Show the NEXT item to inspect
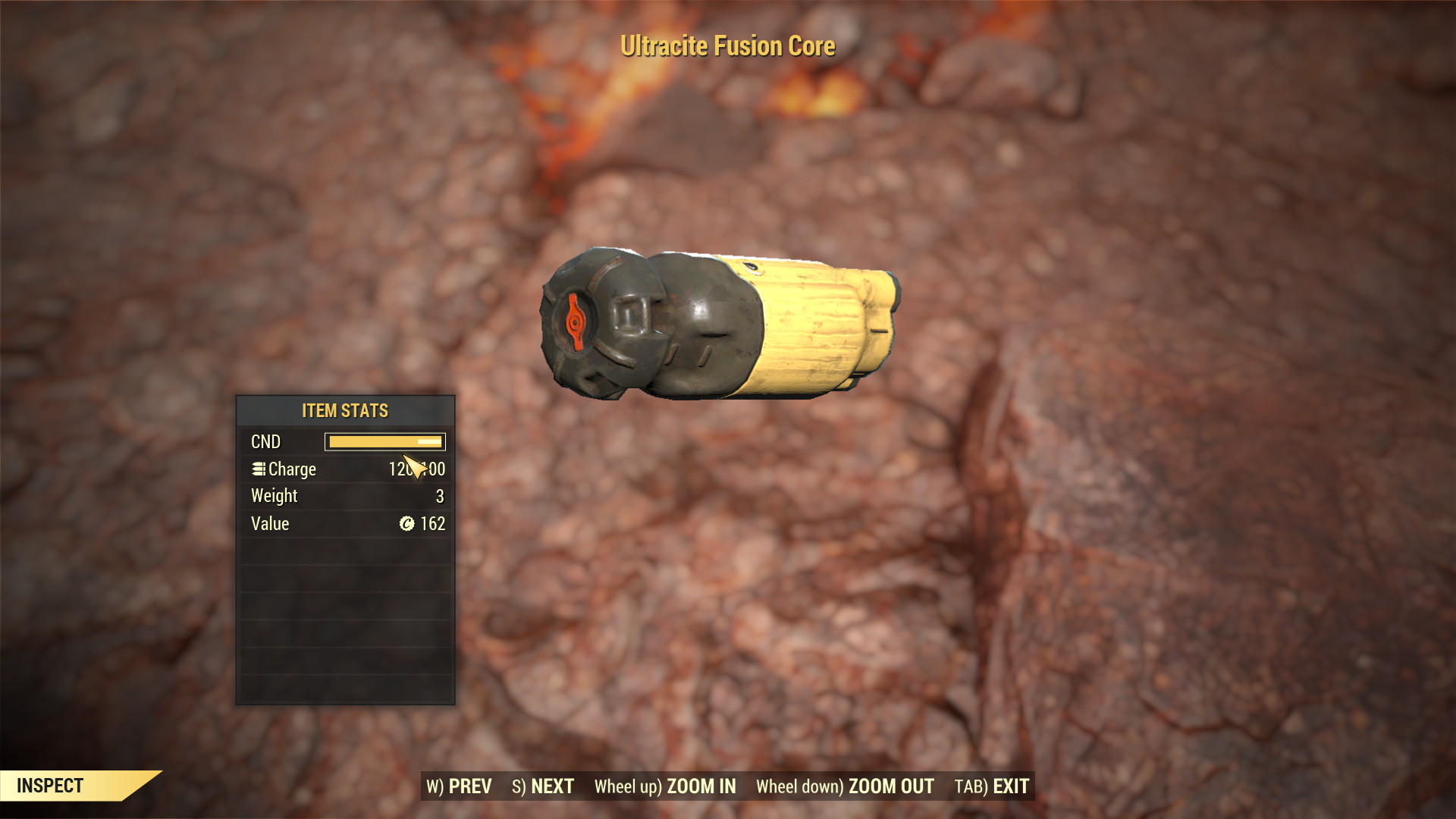 543,786
